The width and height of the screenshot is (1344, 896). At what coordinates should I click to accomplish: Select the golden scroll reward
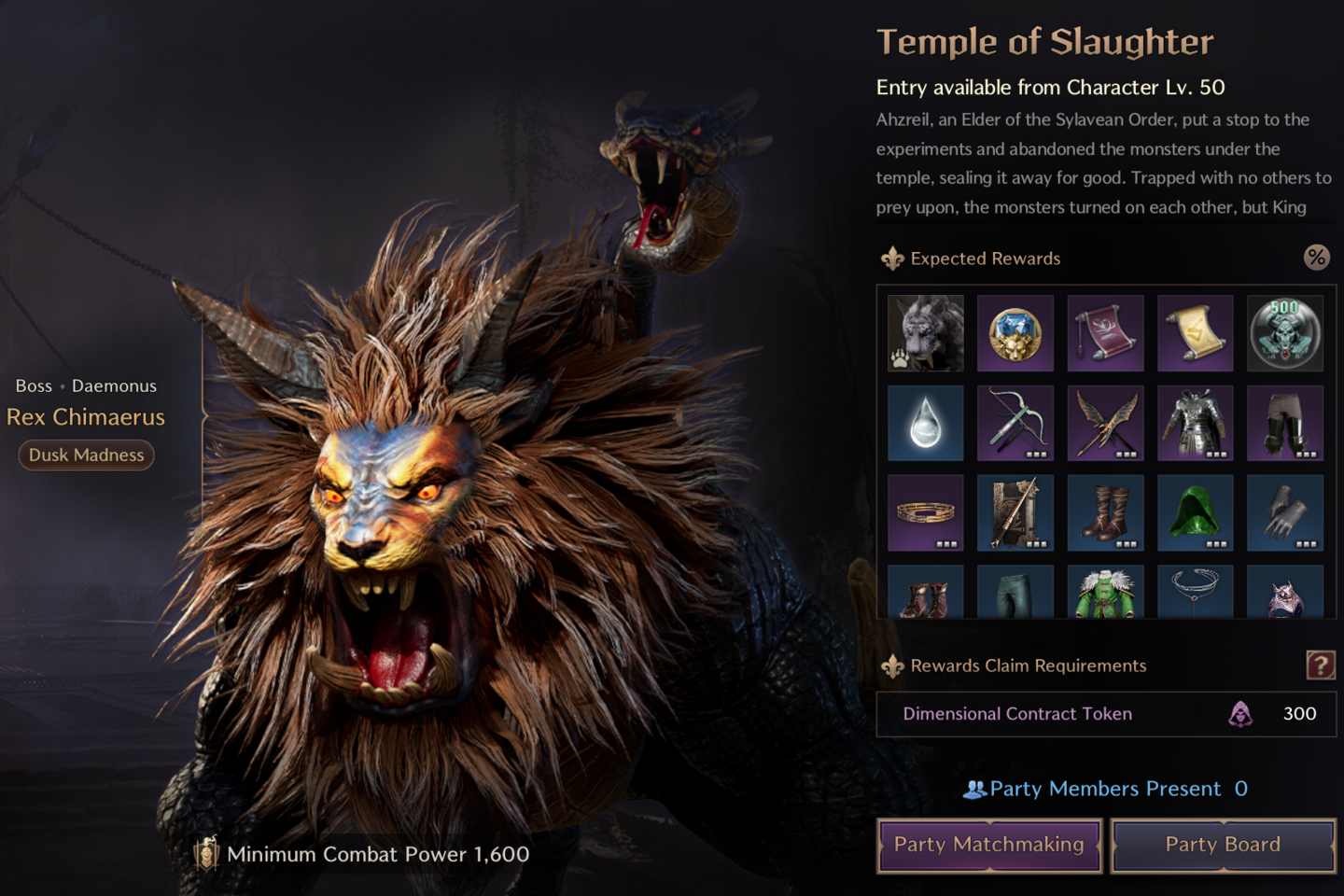coord(1196,333)
